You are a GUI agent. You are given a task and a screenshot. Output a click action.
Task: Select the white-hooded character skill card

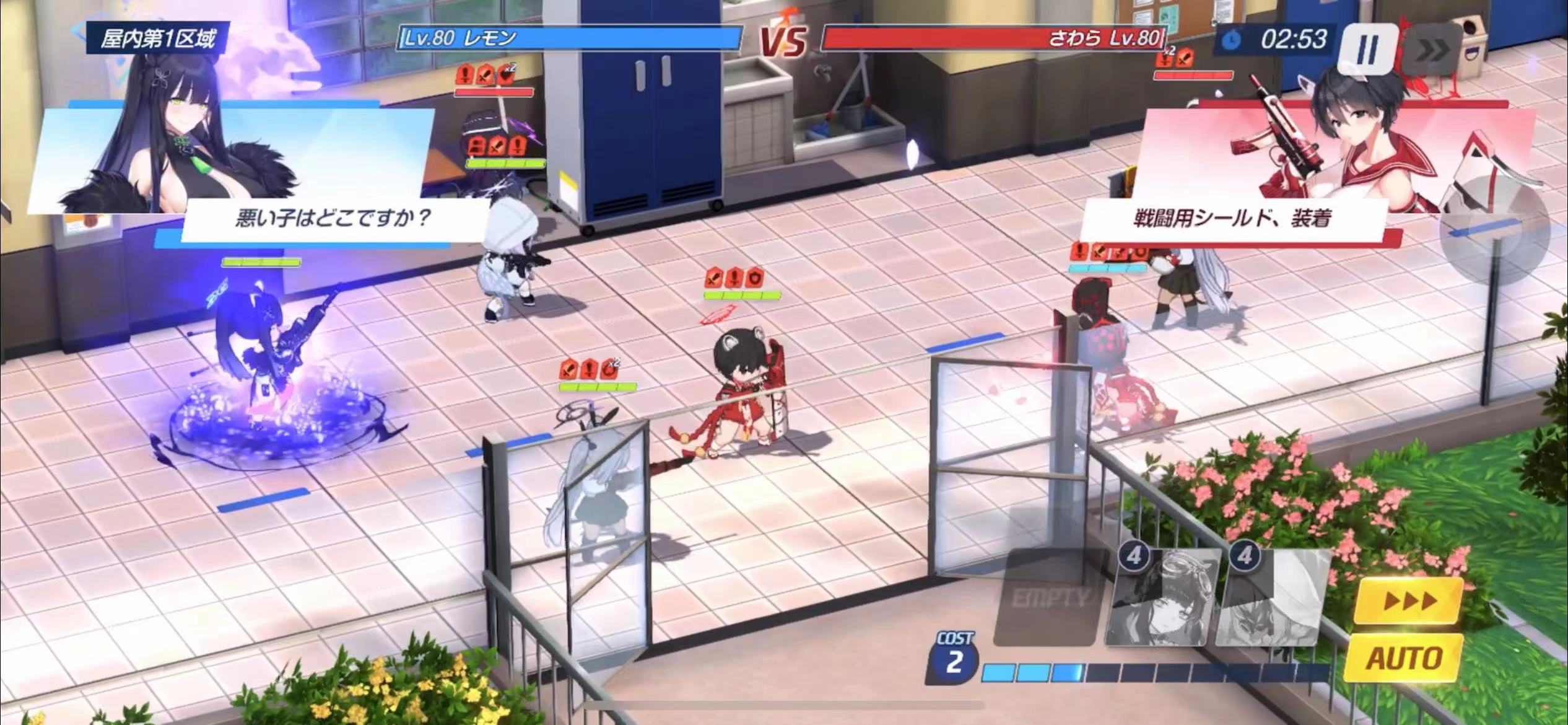click(1273, 598)
